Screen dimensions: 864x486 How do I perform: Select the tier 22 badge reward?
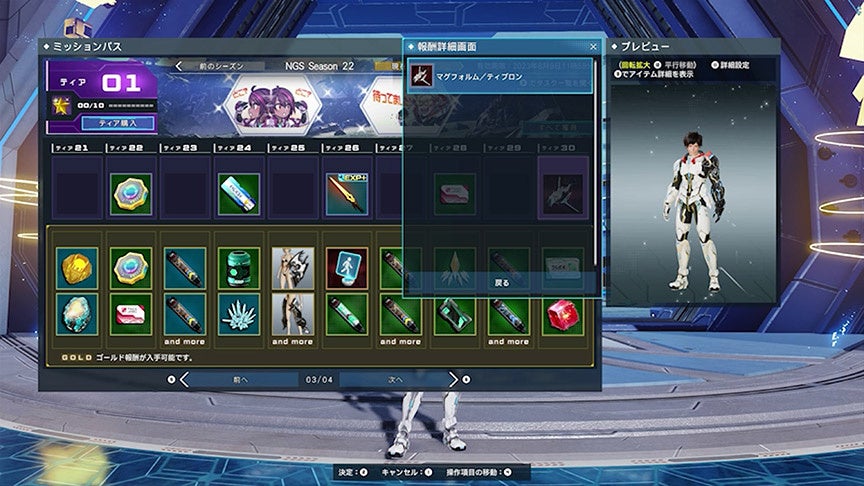[x=130, y=194]
